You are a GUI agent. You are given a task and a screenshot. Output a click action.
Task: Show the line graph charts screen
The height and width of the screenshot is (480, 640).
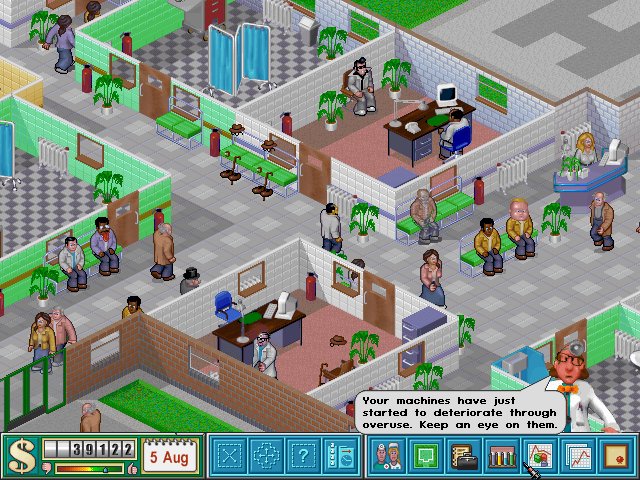click(x=576, y=458)
